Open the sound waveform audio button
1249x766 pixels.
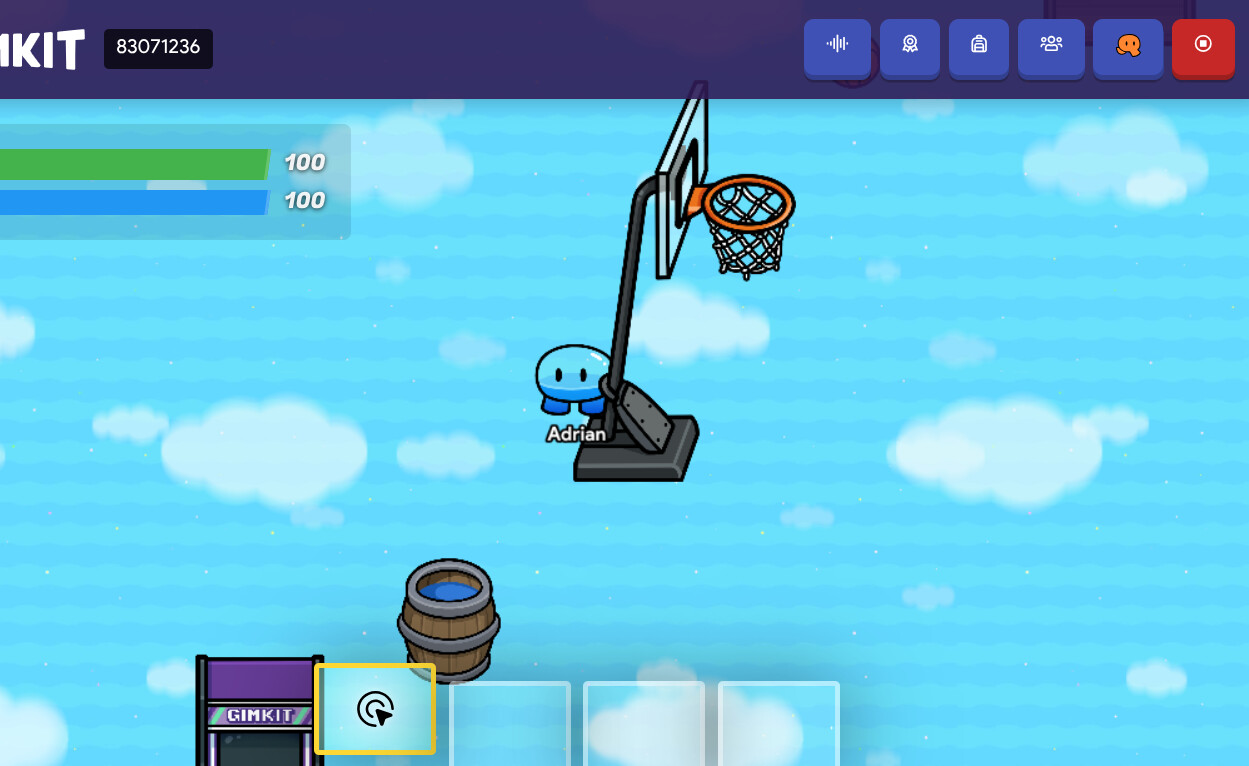pos(837,46)
